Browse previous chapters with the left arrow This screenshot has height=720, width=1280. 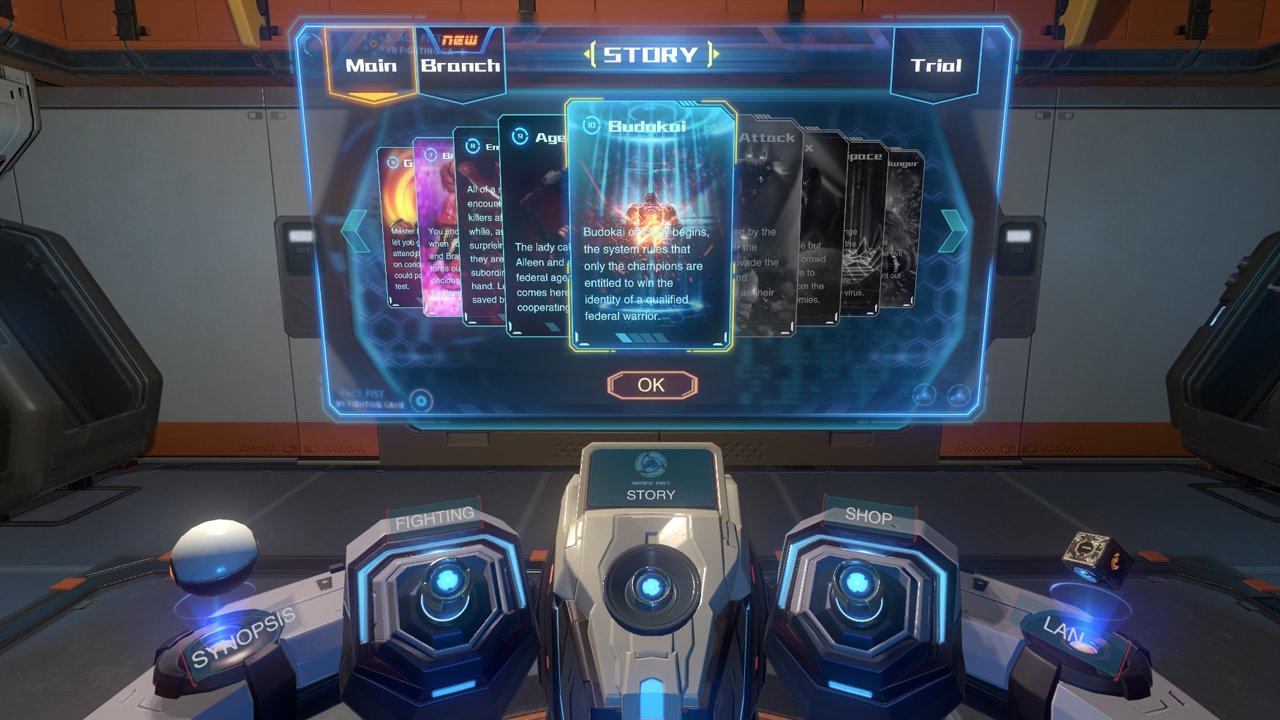pyautogui.click(x=352, y=232)
